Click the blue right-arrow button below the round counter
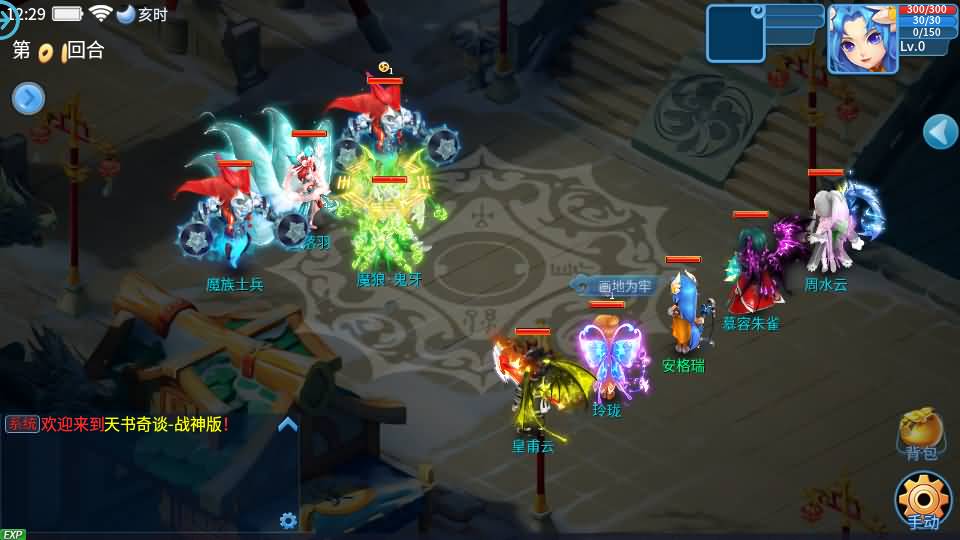960x540 pixels. 28,98
